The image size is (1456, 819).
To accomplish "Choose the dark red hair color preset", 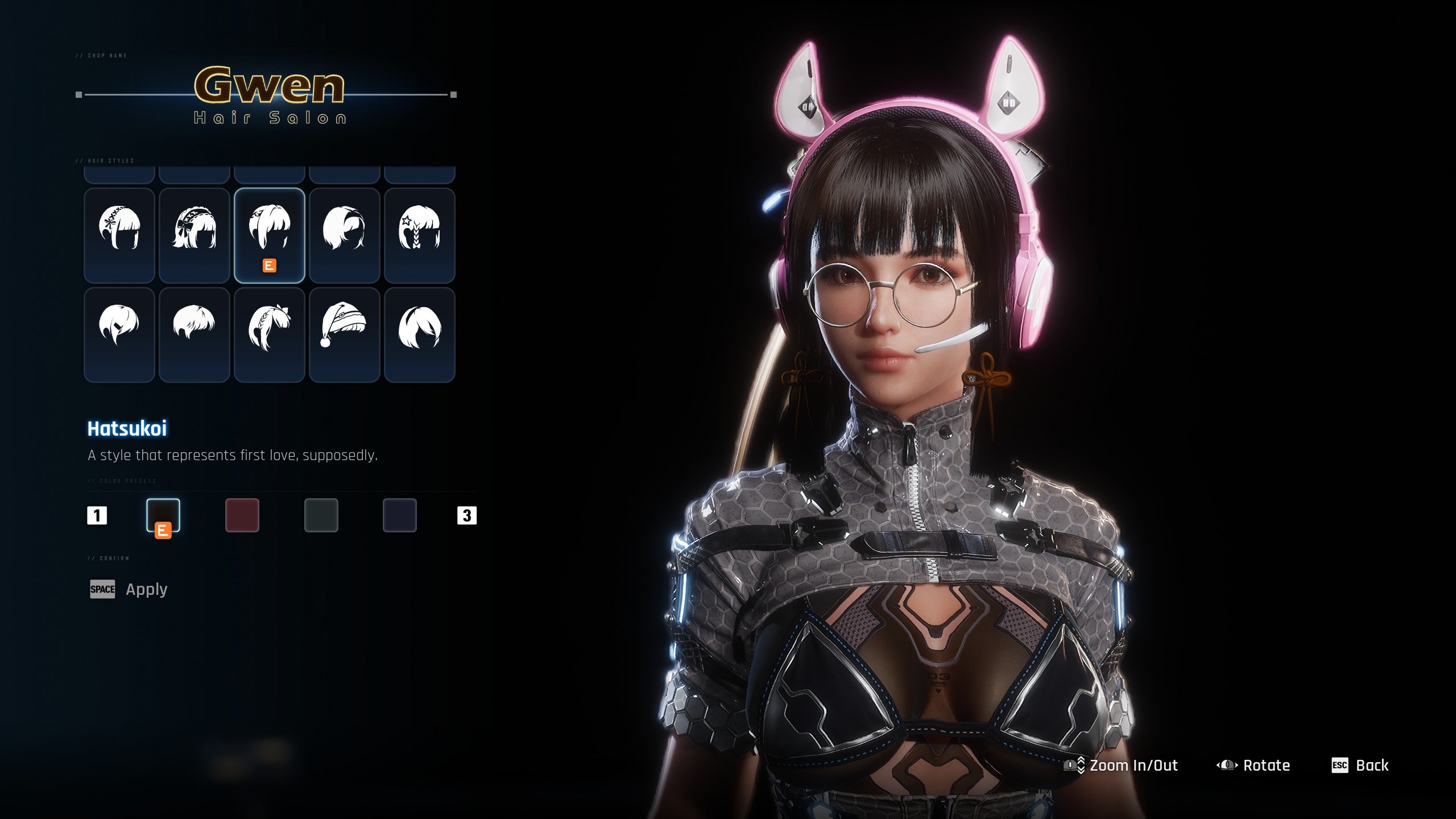I will (242, 515).
